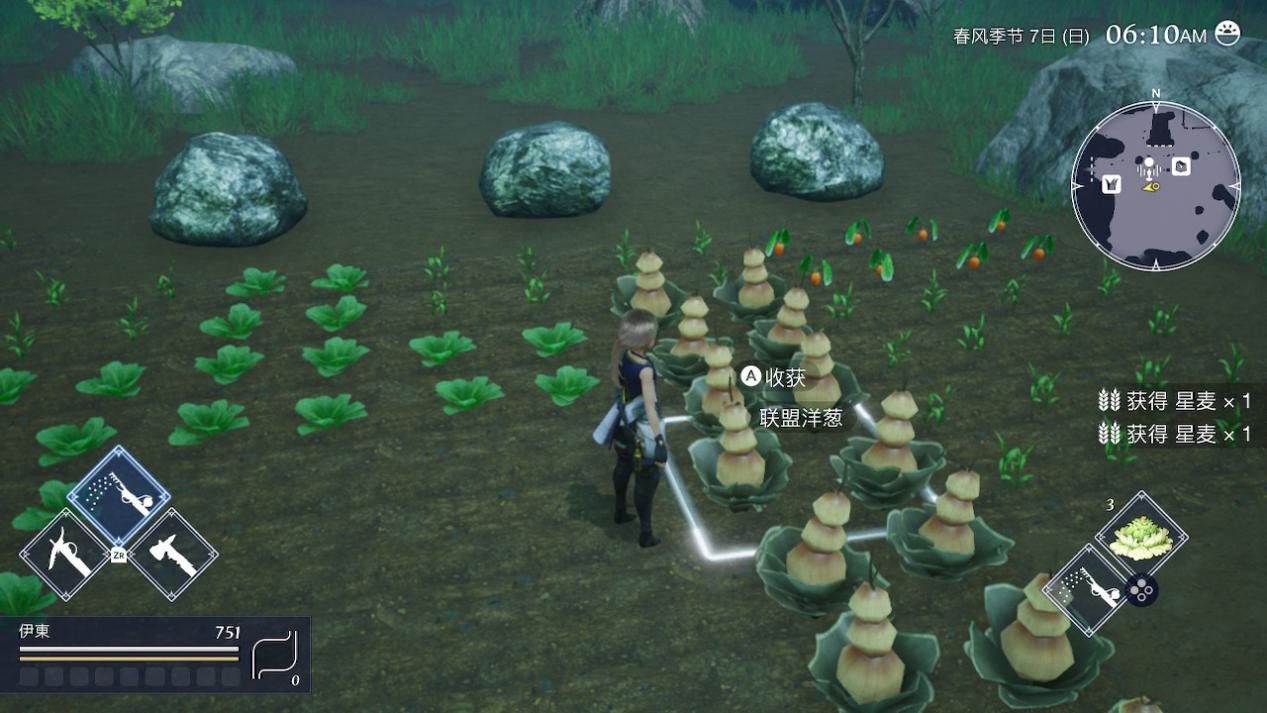
Task: Switch to the hammer tool slot
Action: coord(171,553)
